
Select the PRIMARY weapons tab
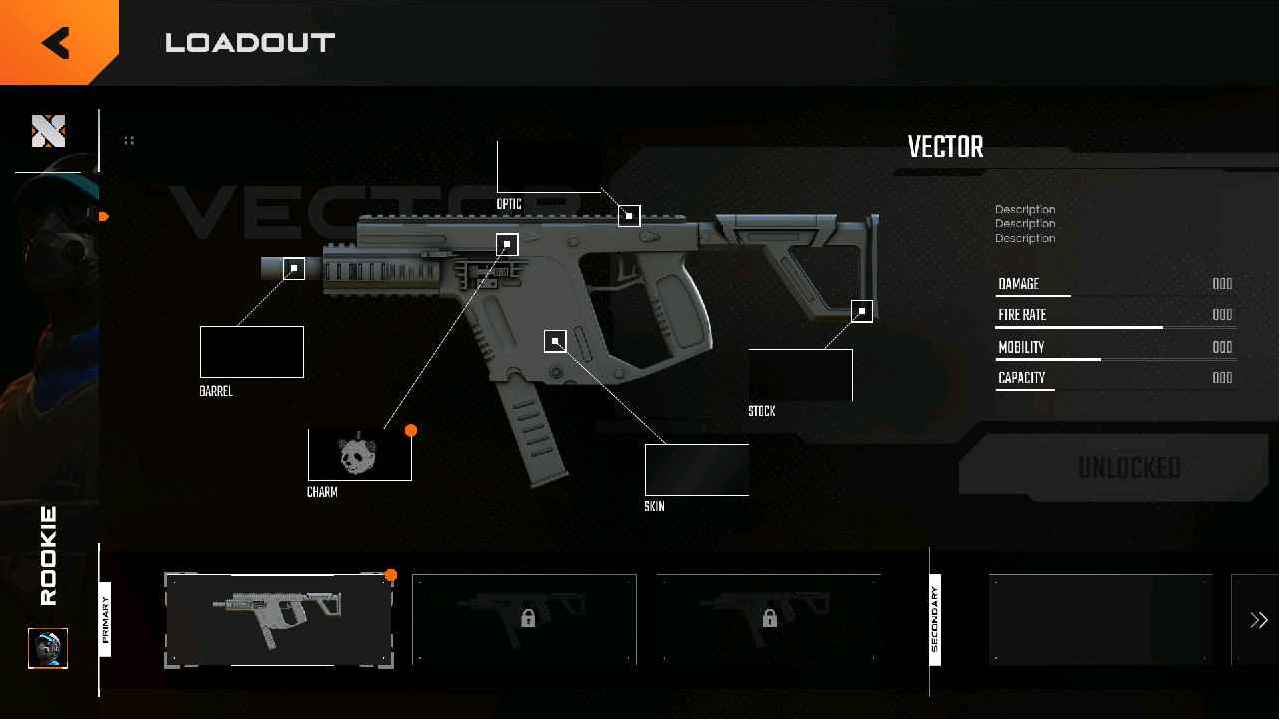tap(106, 620)
